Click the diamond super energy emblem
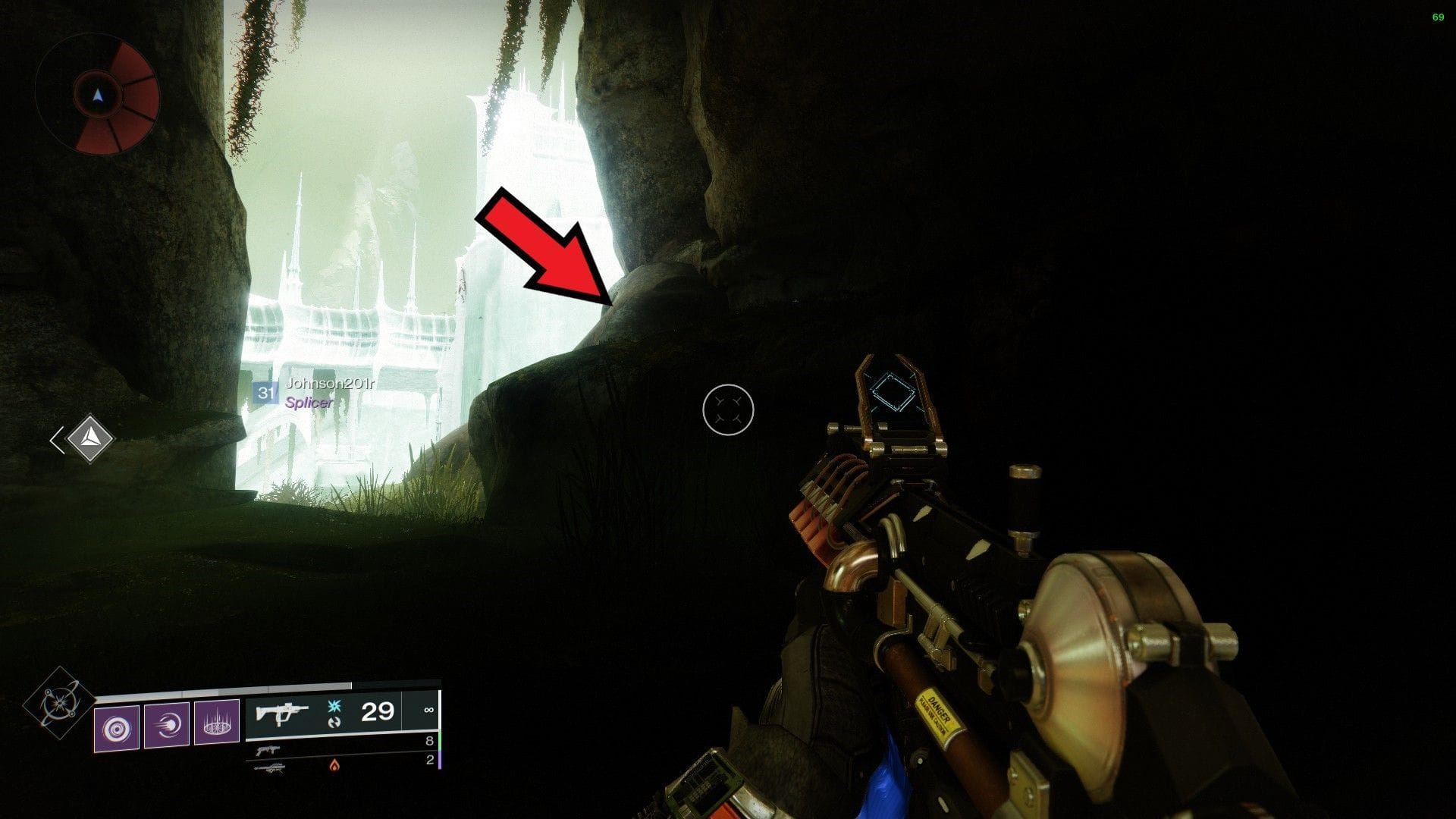The height and width of the screenshot is (819, 1456). (x=59, y=703)
